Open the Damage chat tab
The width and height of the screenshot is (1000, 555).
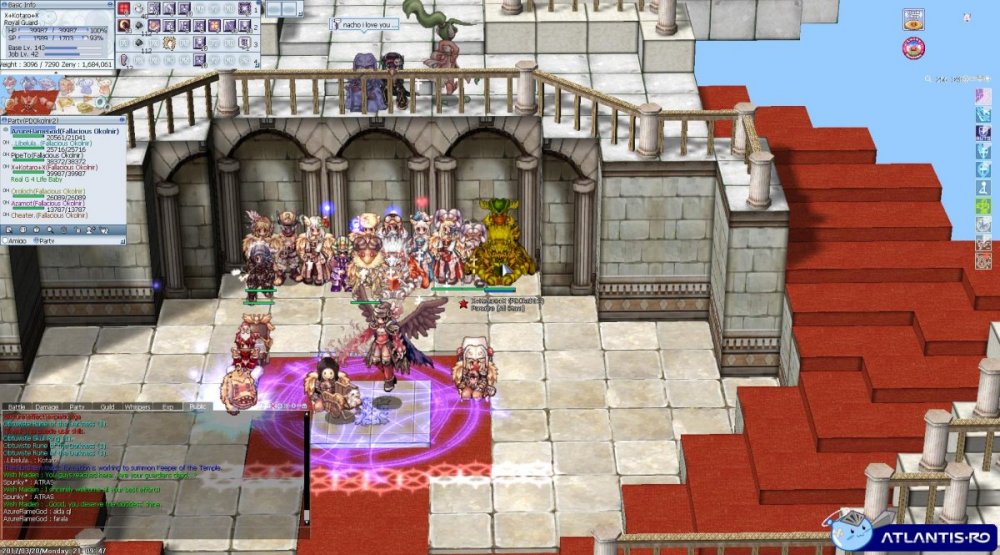pyautogui.click(x=47, y=407)
